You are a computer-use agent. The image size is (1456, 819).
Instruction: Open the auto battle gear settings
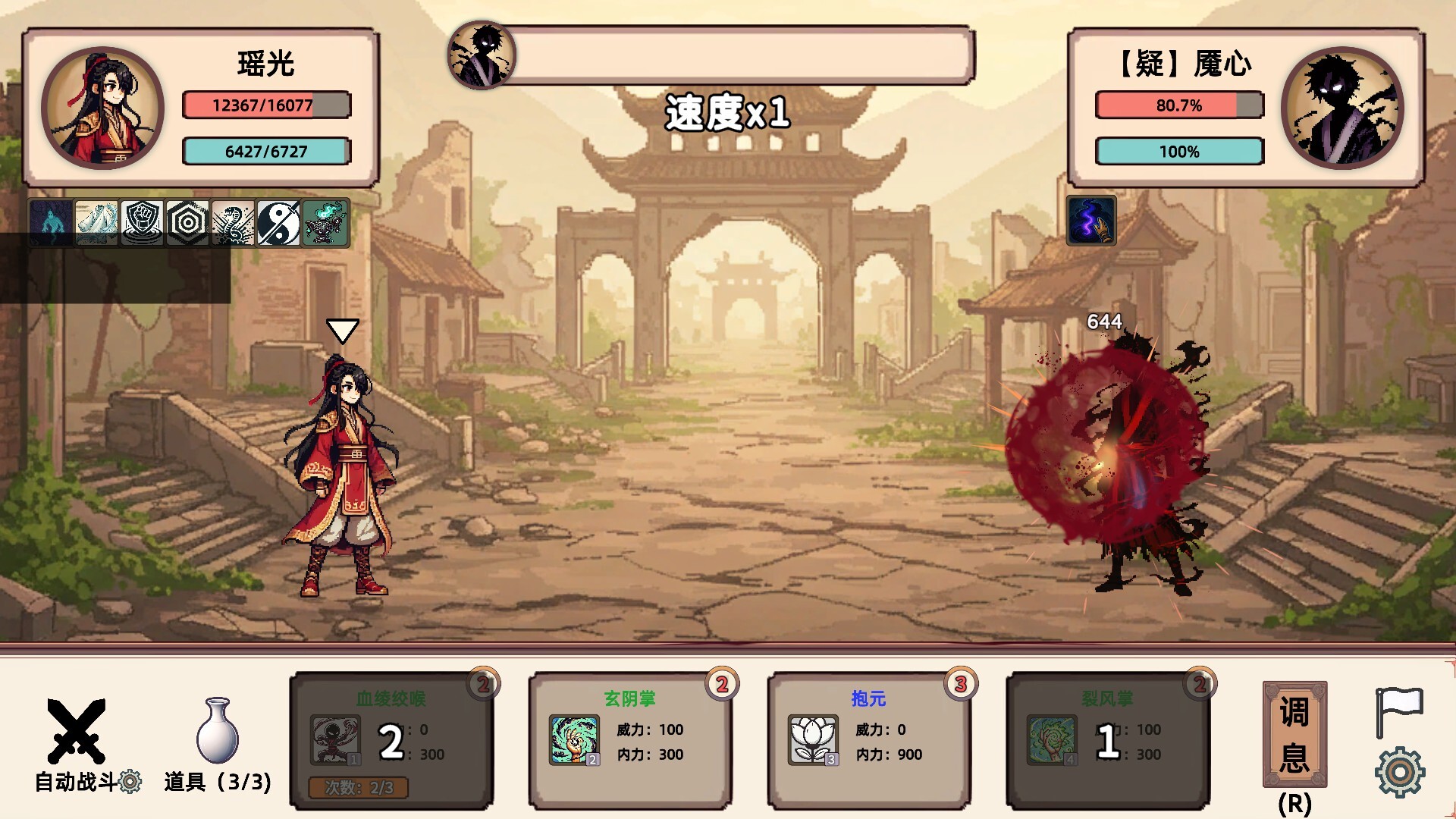tap(130, 782)
